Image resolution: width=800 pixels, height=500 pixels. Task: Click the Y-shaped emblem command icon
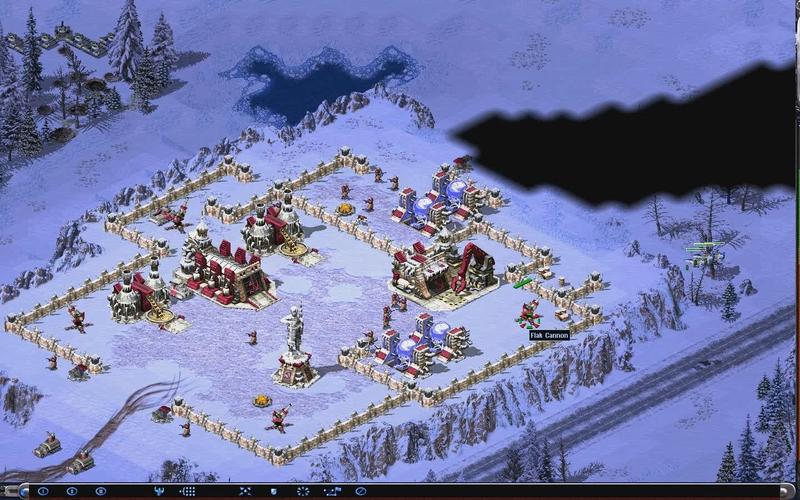[159, 491]
